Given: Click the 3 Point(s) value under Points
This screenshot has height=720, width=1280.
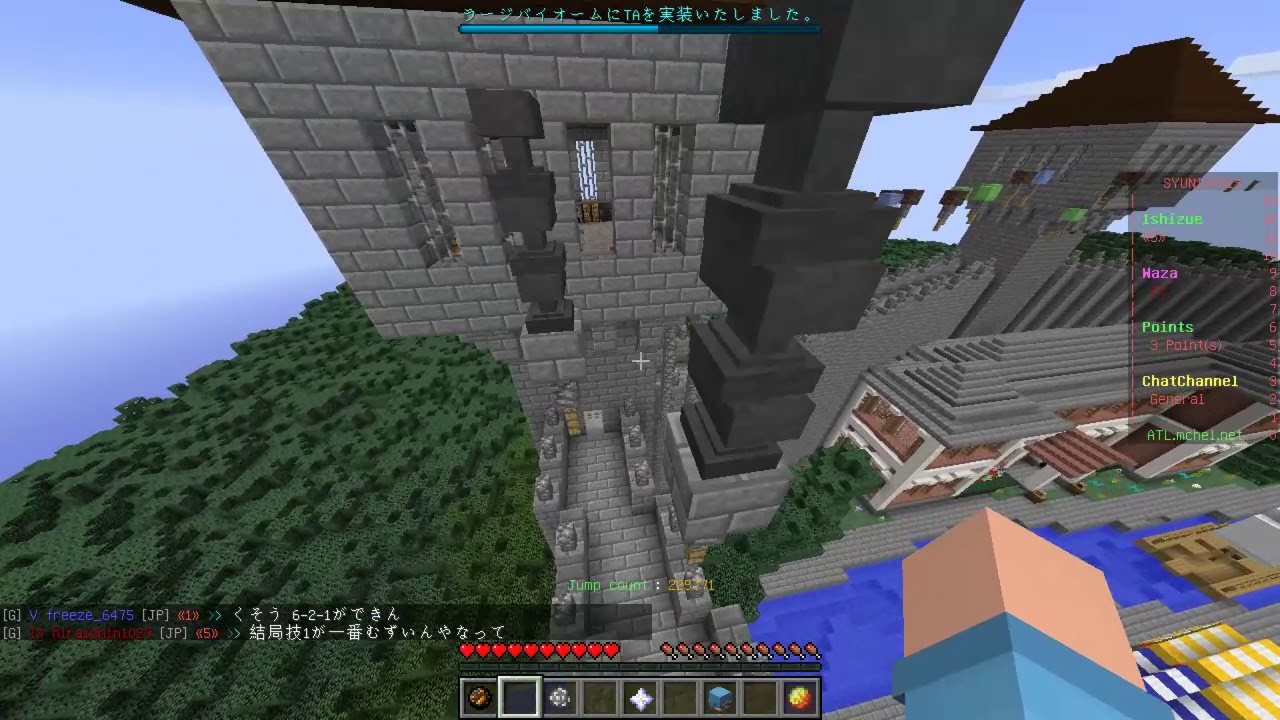Looking at the screenshot, I should click(1185, 345).
